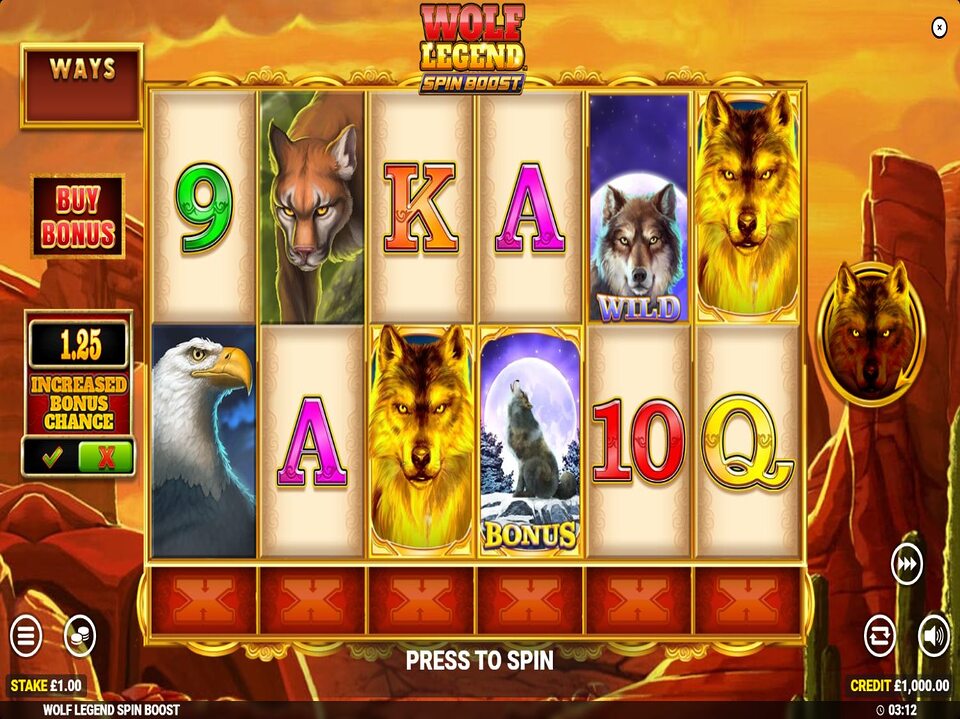Close the game with the X button
Image resolution: width=960 pixels, height=719 pixels.
(x=939, y=28)
